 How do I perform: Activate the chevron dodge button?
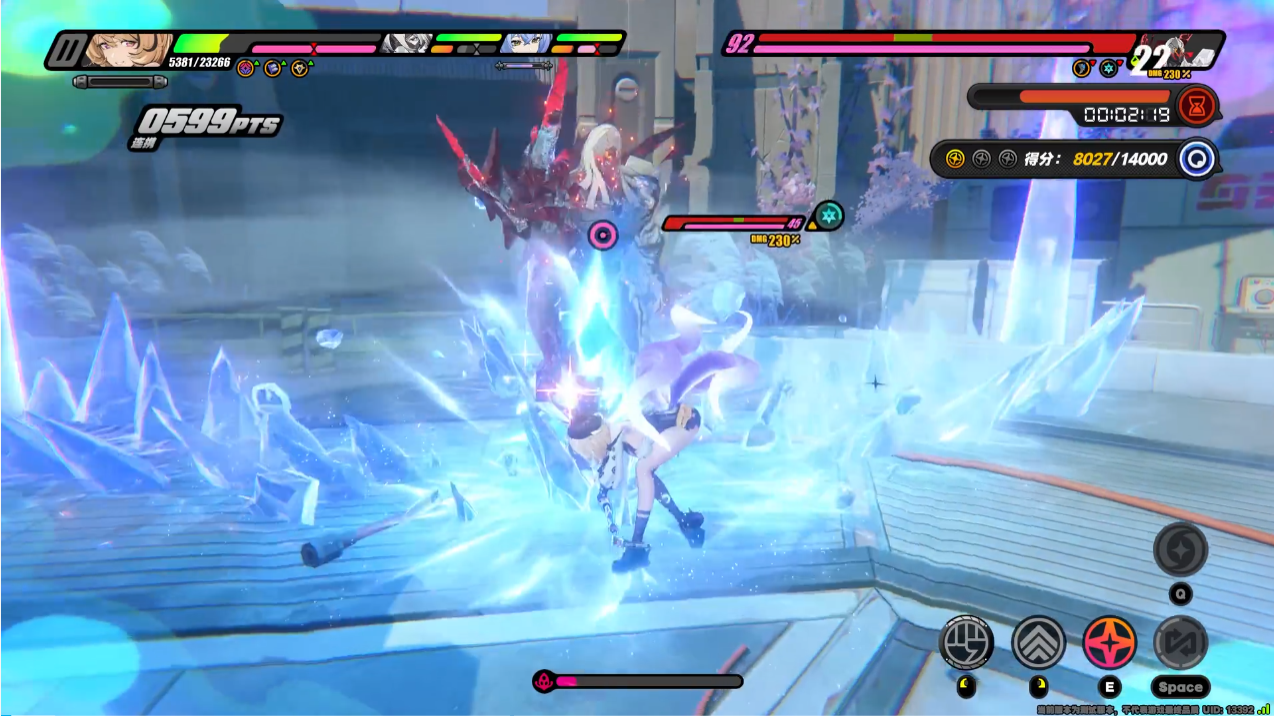point(1038,642)
